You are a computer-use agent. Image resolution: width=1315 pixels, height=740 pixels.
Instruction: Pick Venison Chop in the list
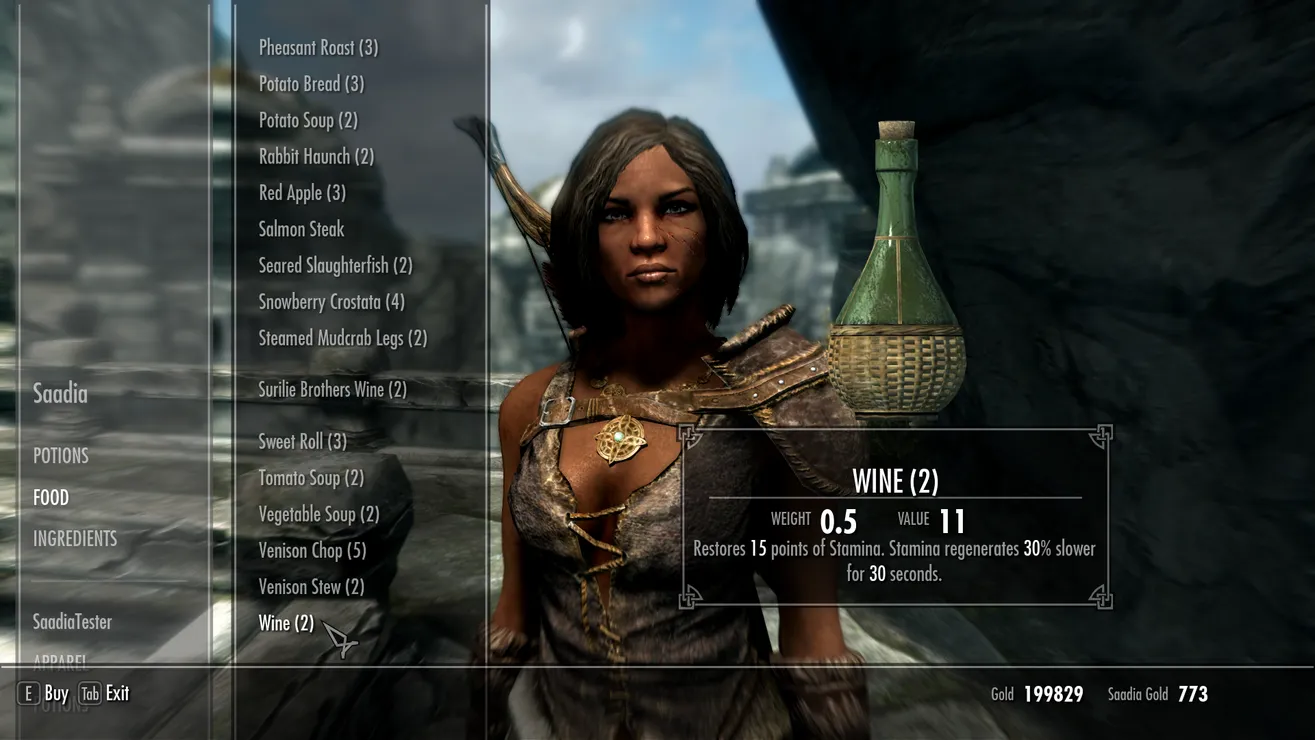[312, 551]
